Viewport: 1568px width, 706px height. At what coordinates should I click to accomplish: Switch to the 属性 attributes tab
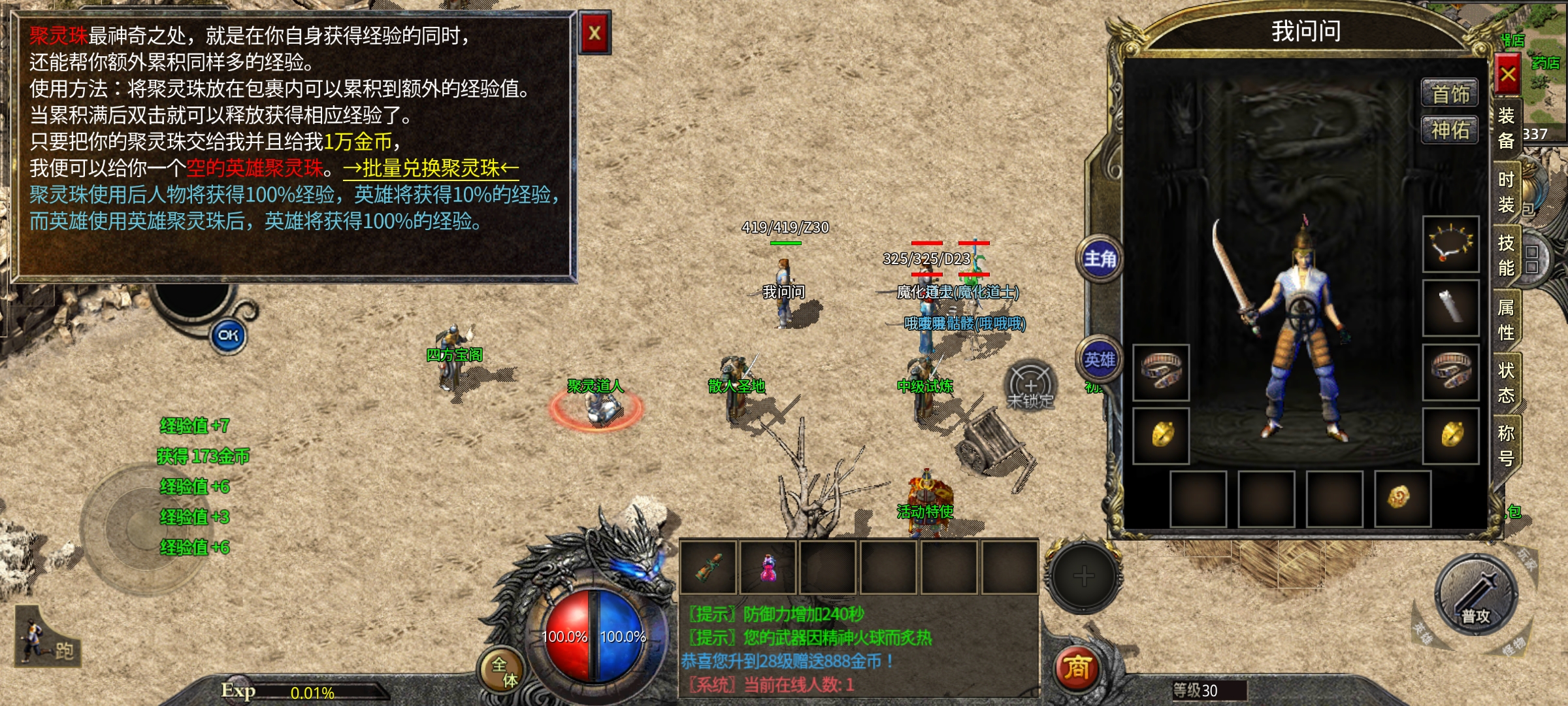pos(1506,320)
